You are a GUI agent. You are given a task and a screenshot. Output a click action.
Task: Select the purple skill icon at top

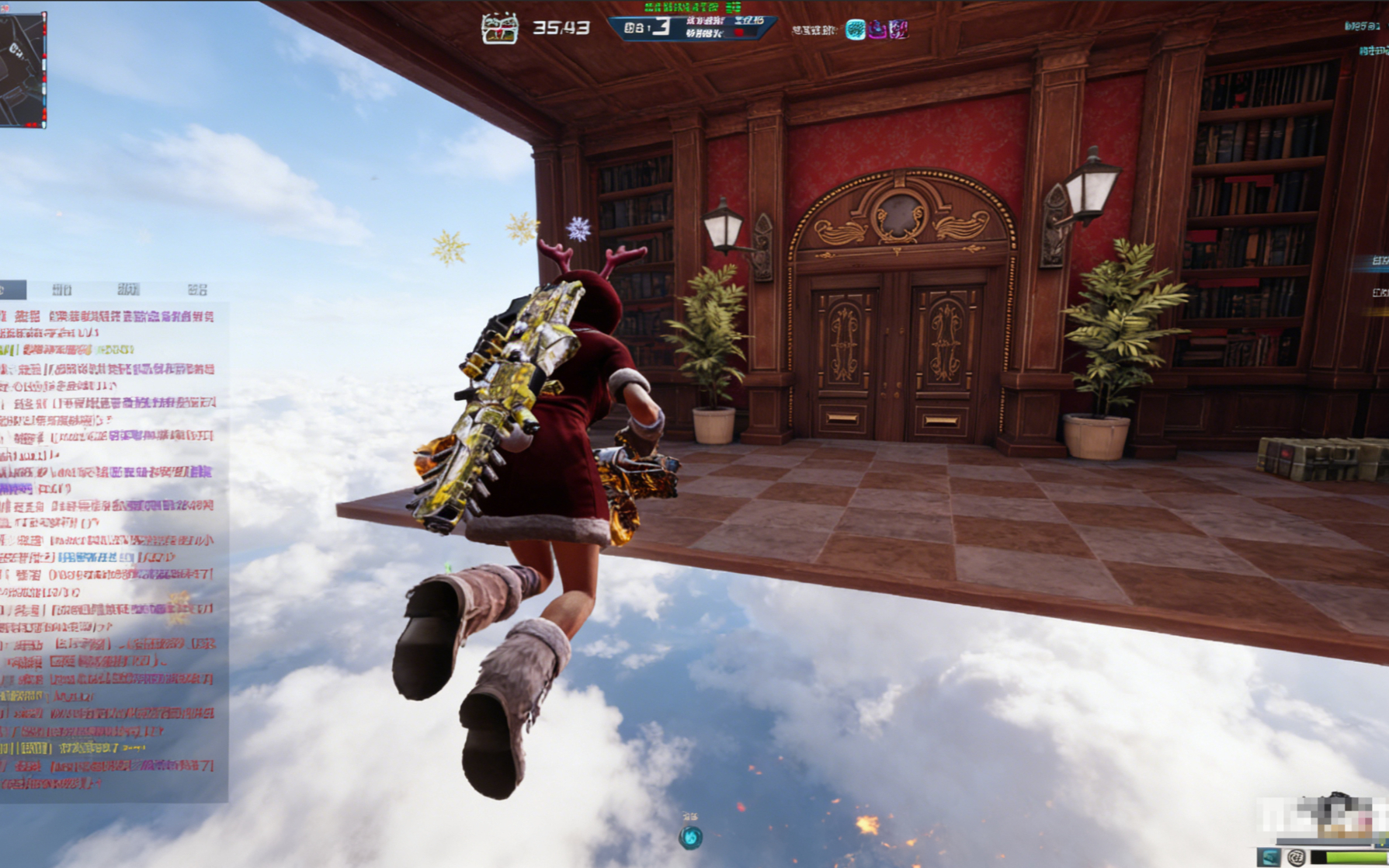(899, 30)
